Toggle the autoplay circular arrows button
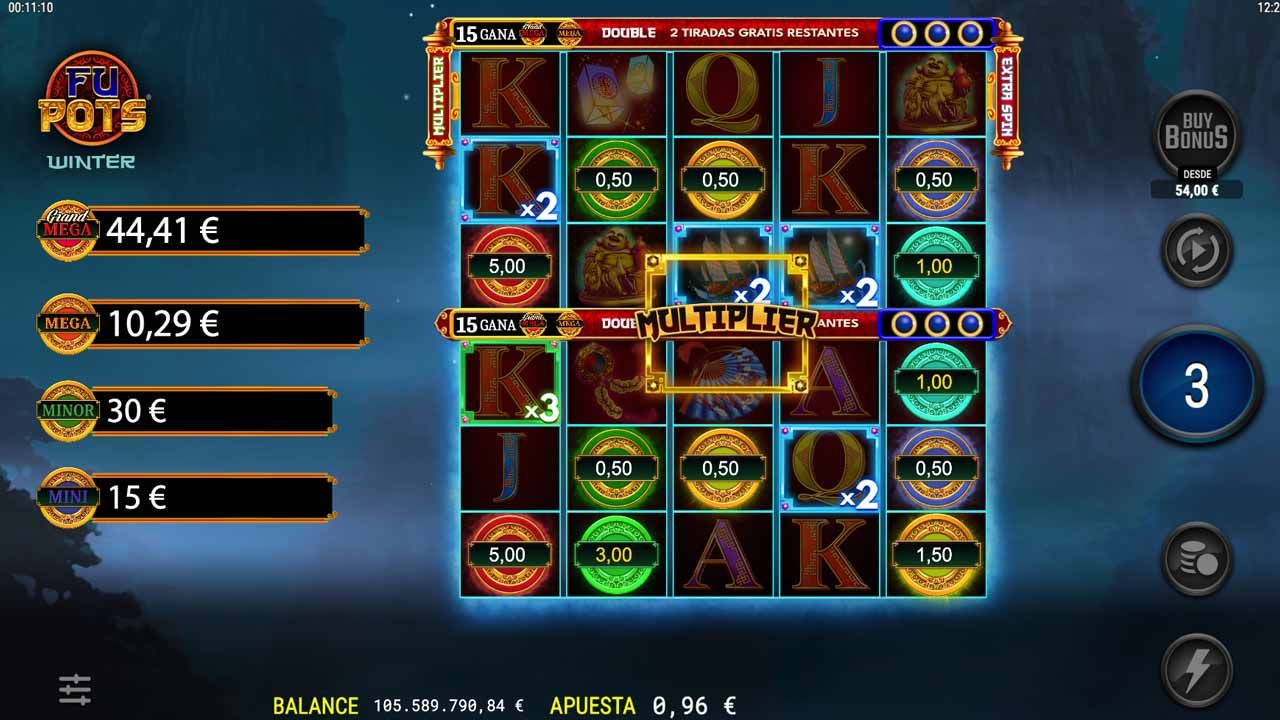The height and width of the screenshot is (720, 1280). 1196,252
